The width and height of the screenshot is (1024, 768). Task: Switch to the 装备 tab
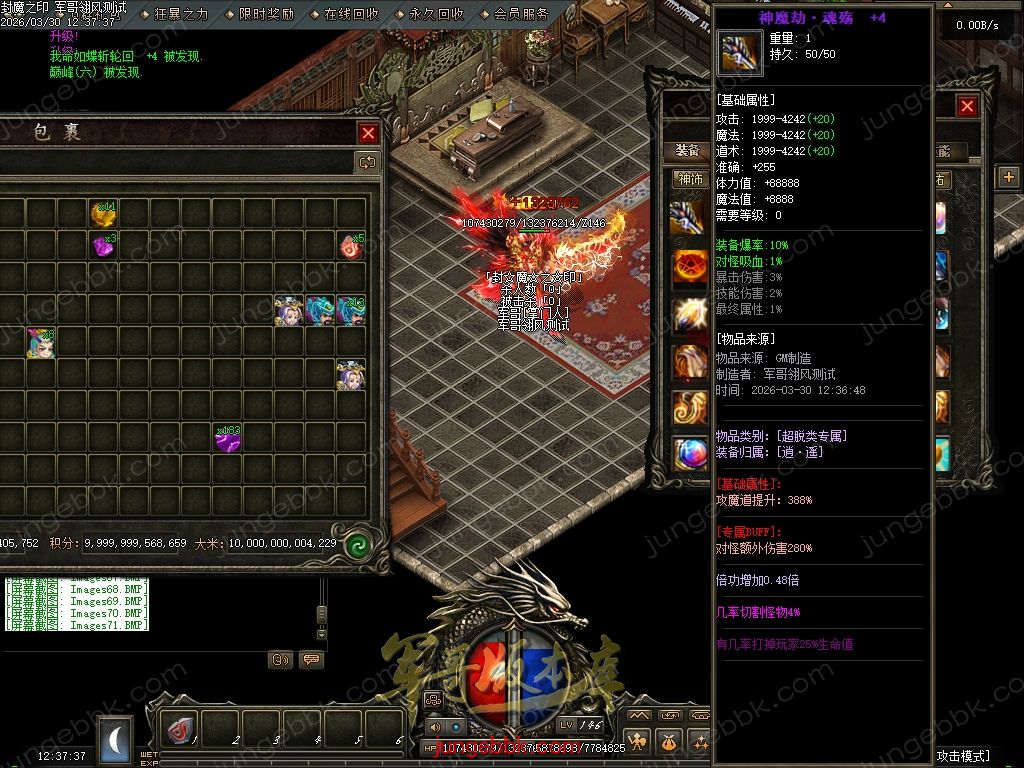[687, 150]
